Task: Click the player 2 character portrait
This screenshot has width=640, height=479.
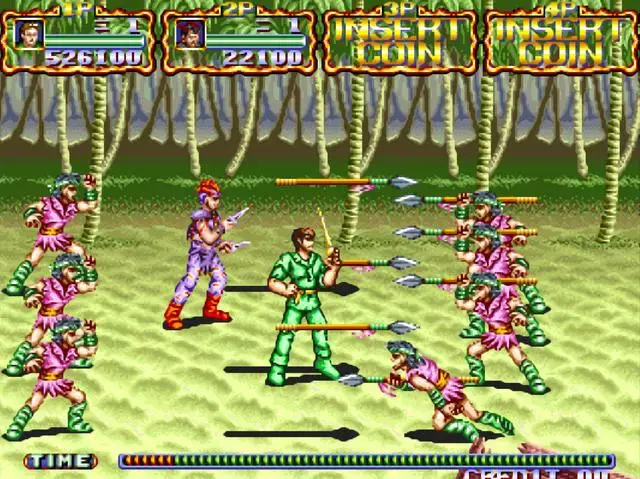Action: coord(189,33)
